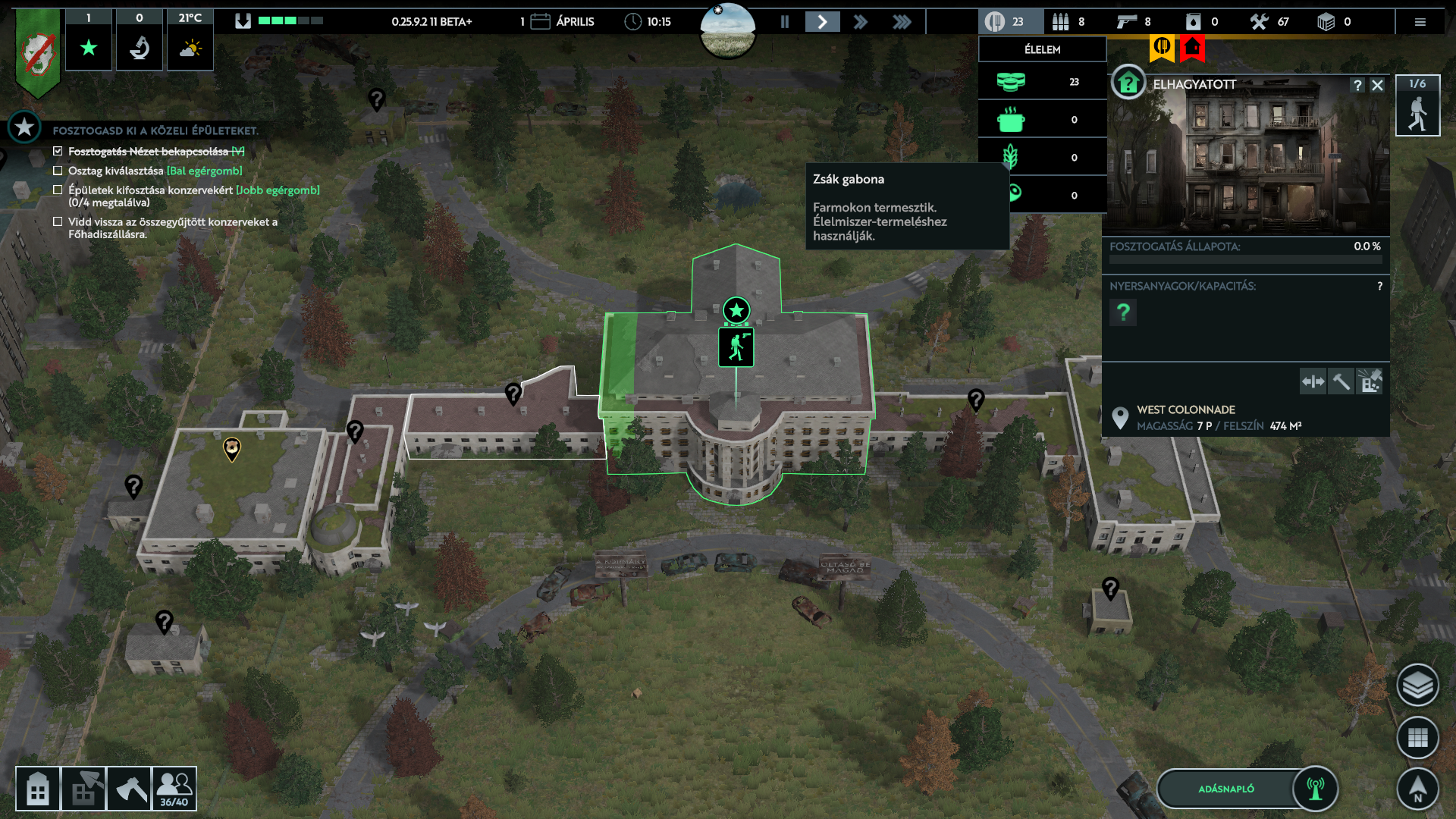The height and width of the screenshot is (819, 1456).
Task: Pause the game simulation
Action: click(785, 22)
